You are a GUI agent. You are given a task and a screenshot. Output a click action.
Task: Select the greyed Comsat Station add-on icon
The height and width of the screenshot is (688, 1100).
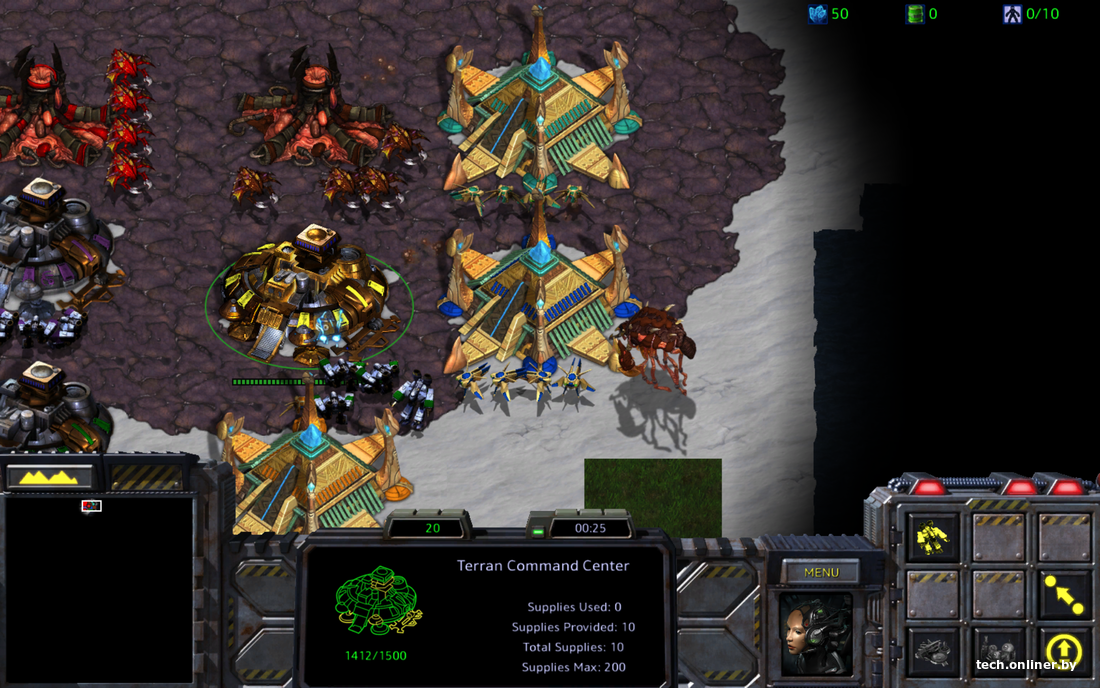[933, 651]
